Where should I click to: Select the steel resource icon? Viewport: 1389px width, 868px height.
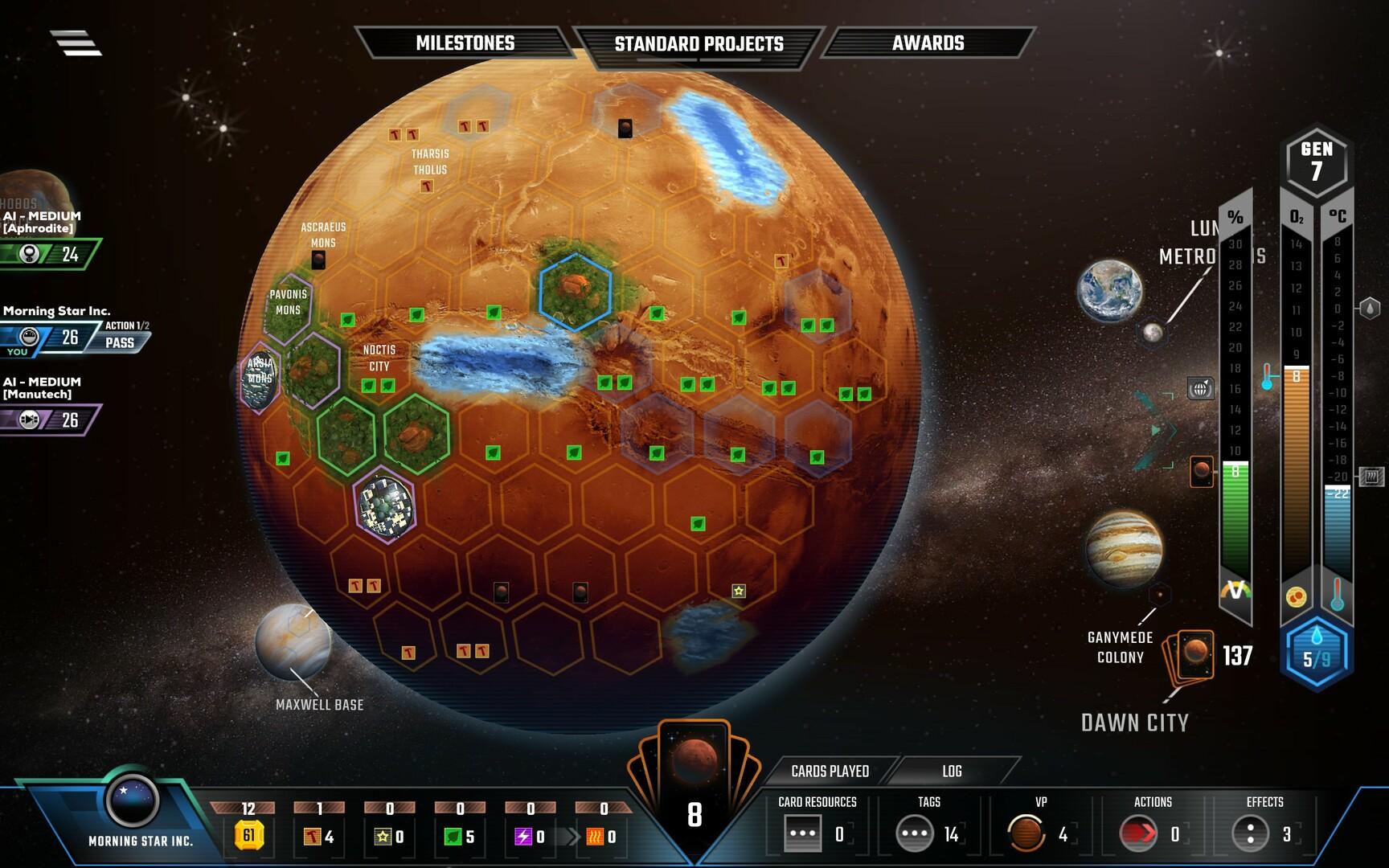tap(309, 837)
